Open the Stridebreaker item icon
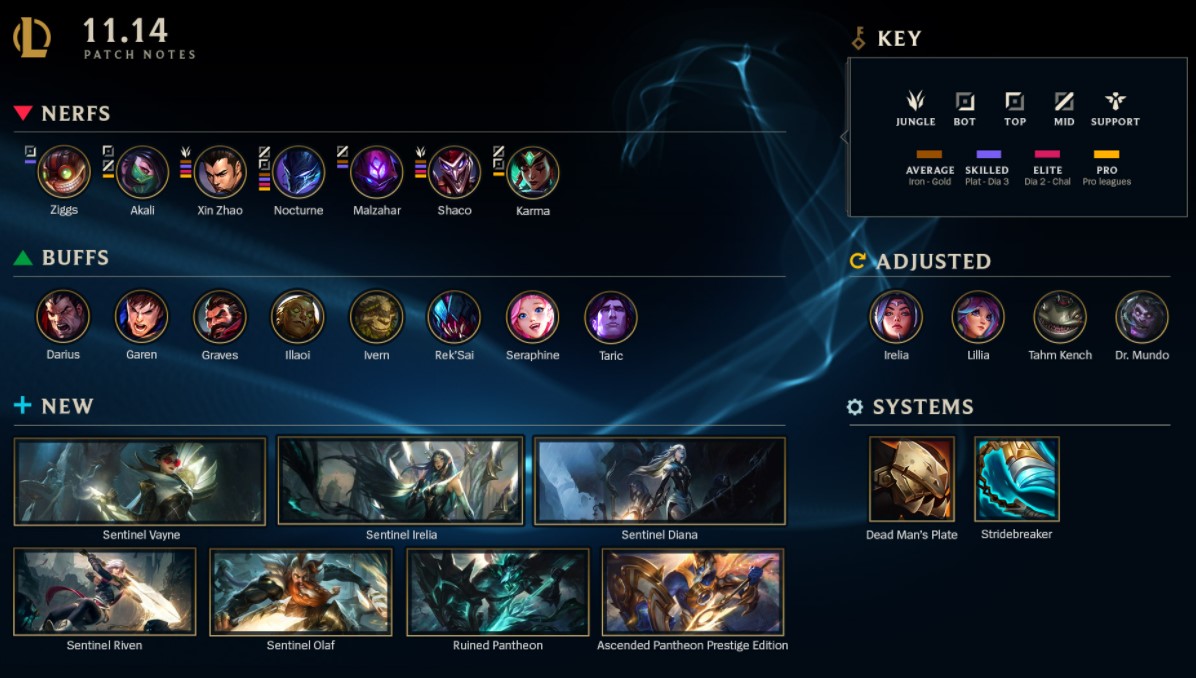Image resolution: width=1196 pixels, height=678 pixels. coord(1016,479)
